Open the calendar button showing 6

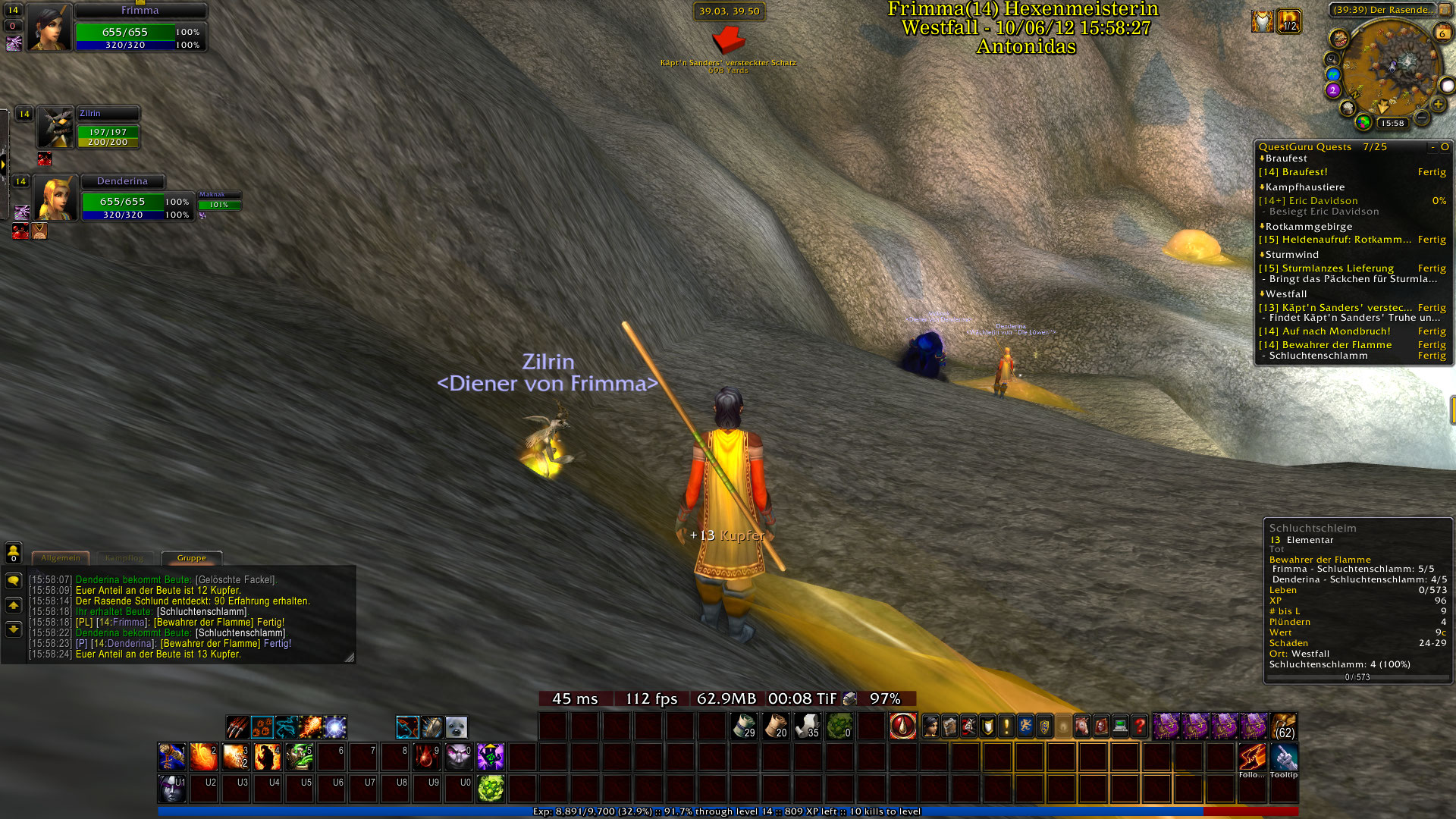(x=1442, y=33)
